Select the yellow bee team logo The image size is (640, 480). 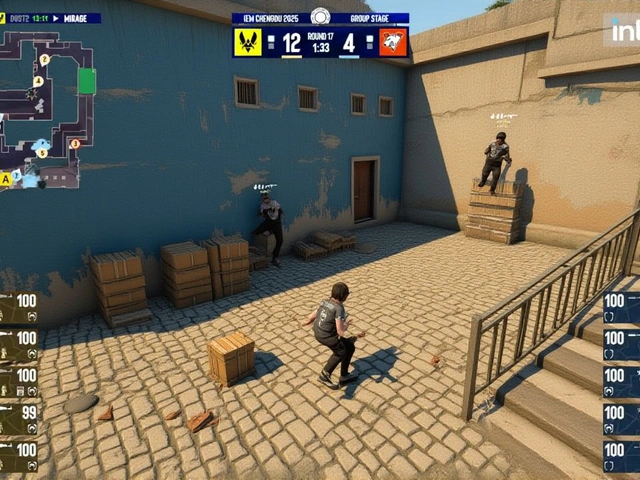pyautogui.click(x=248, y=42)
